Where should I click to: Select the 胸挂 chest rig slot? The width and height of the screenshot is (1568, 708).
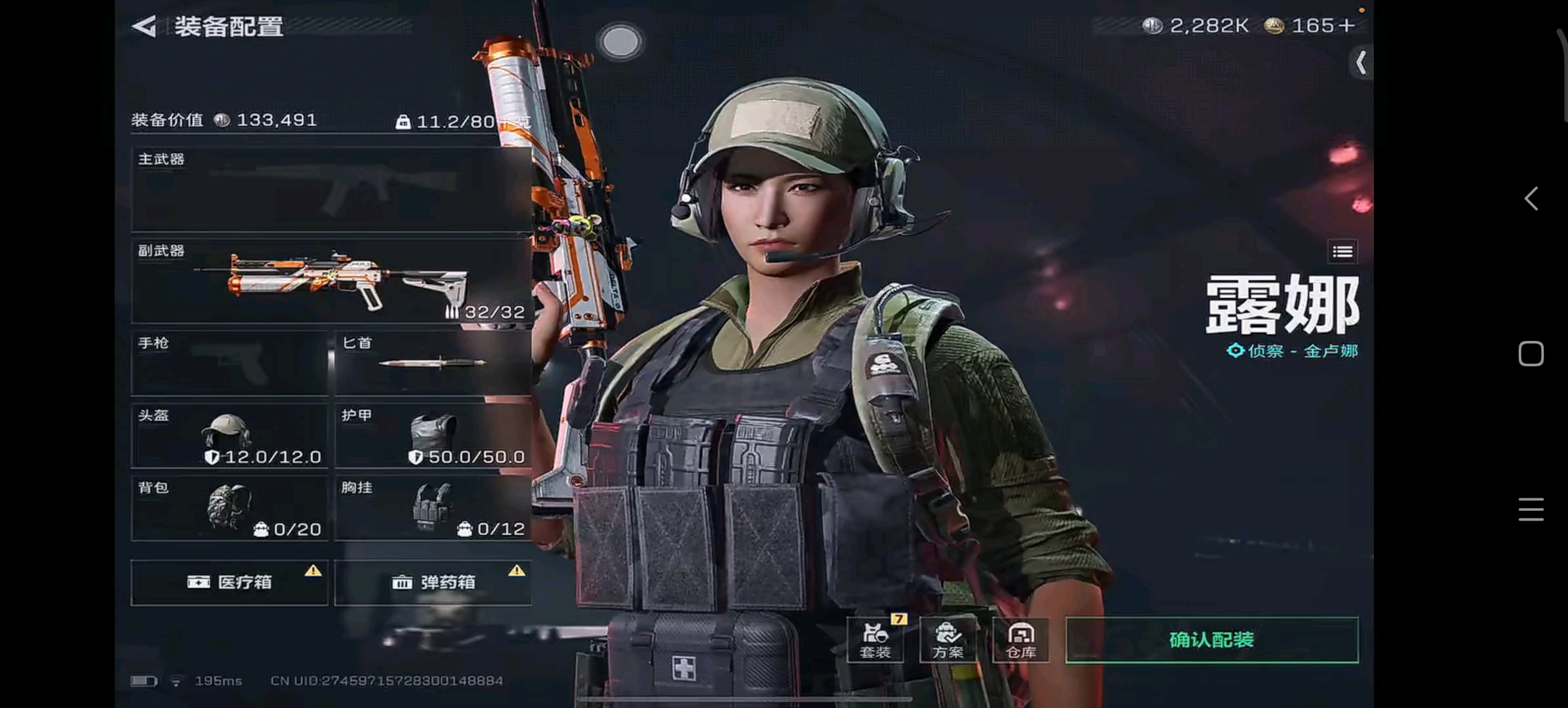(433, 508)
